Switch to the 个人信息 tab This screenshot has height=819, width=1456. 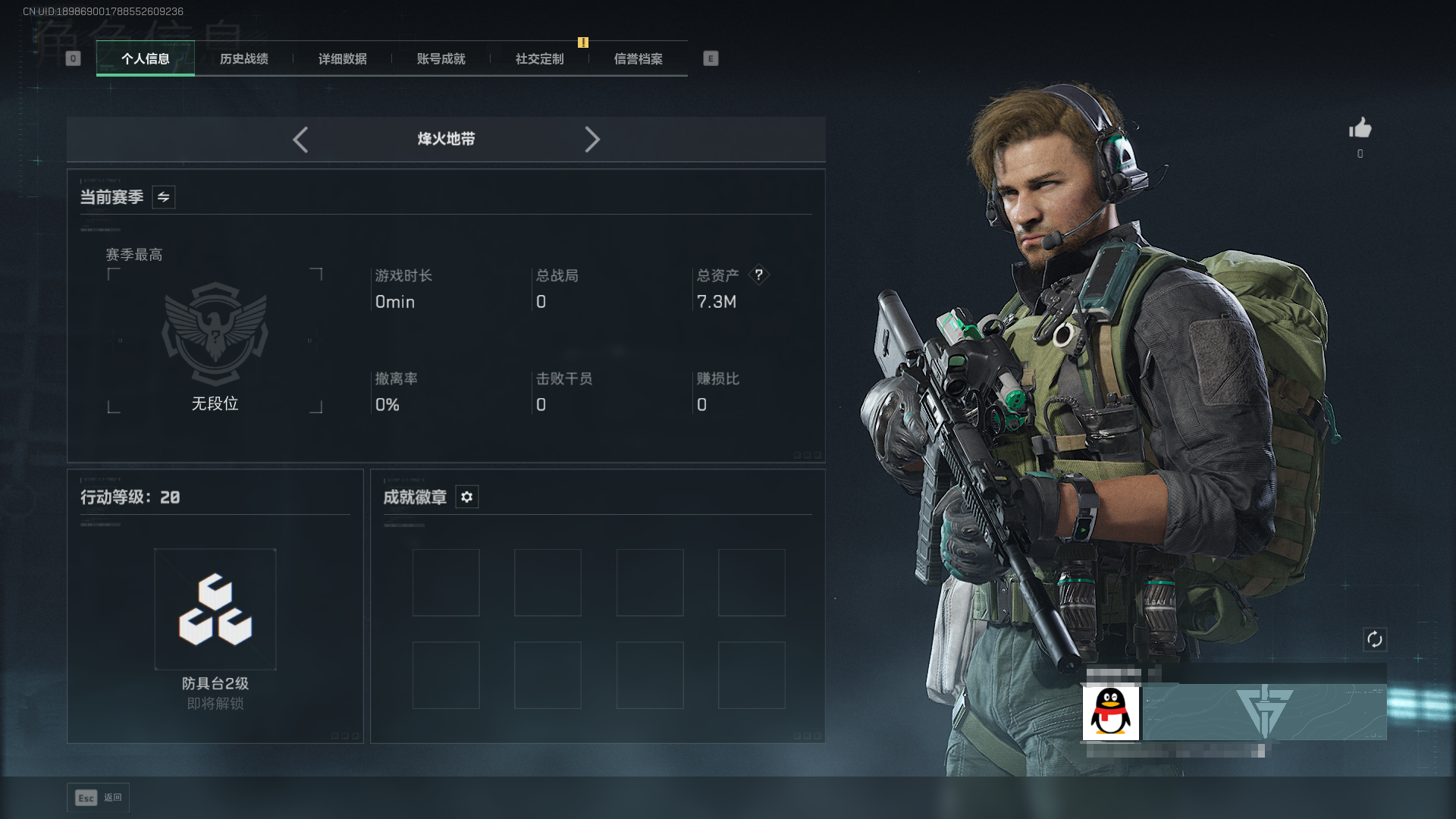point(146,58)
